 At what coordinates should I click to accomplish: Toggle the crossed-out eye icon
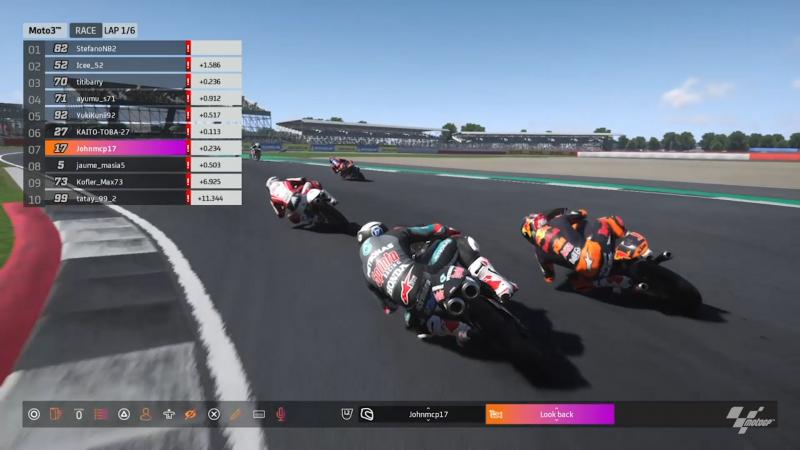[191, 414]
